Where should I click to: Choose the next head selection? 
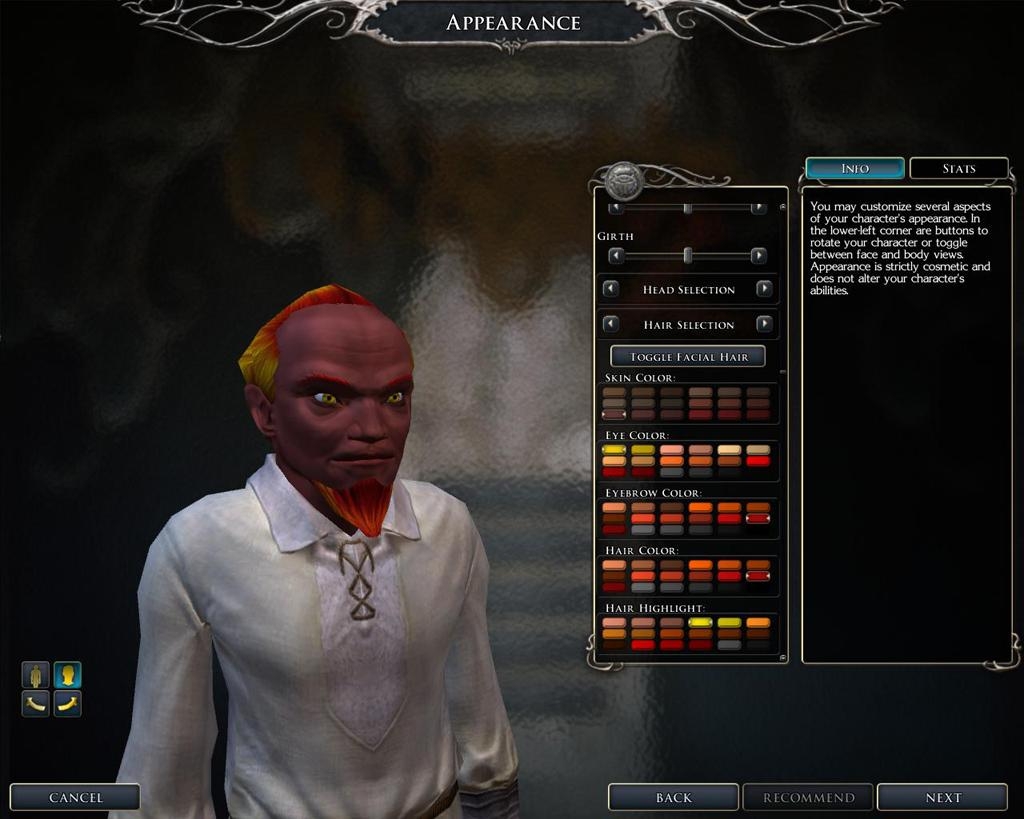tap(764, 289)
